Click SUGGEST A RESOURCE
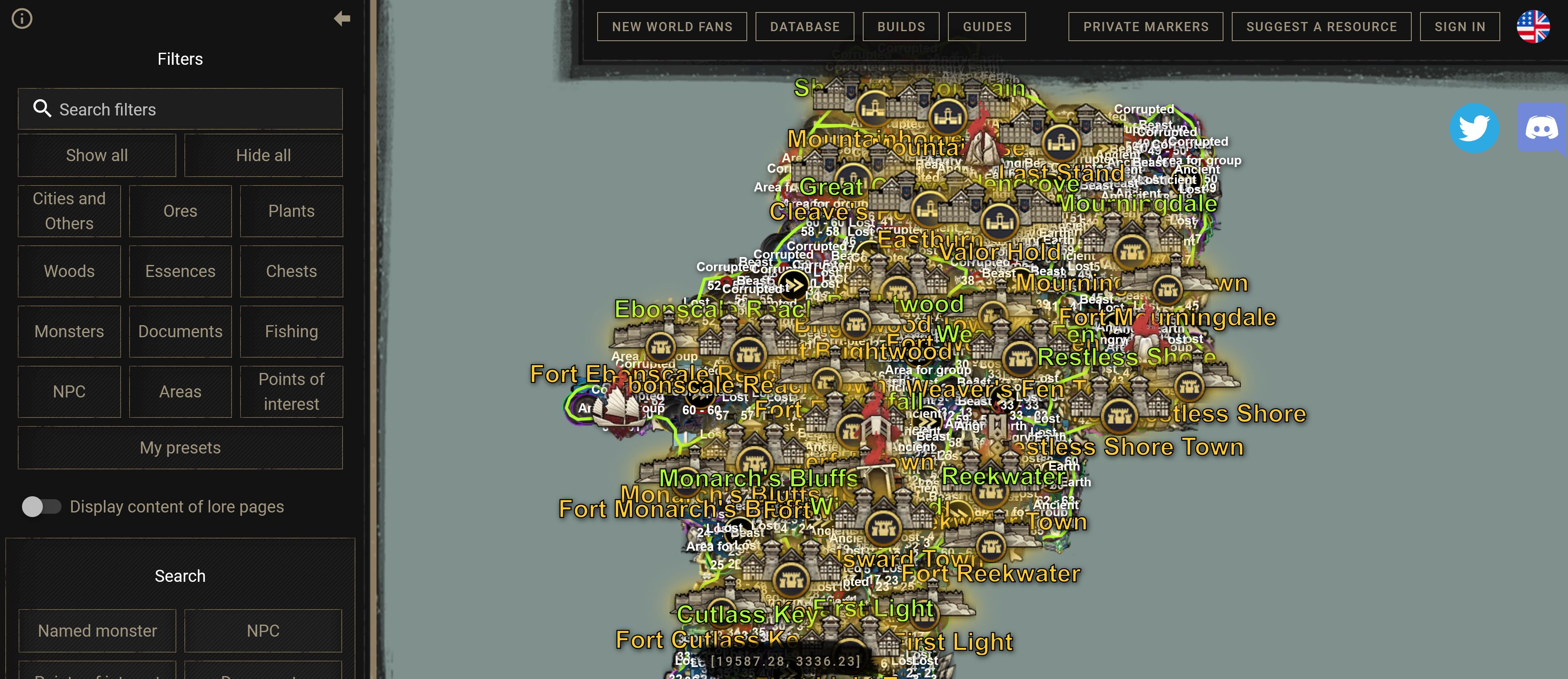 coord(1321,26)
